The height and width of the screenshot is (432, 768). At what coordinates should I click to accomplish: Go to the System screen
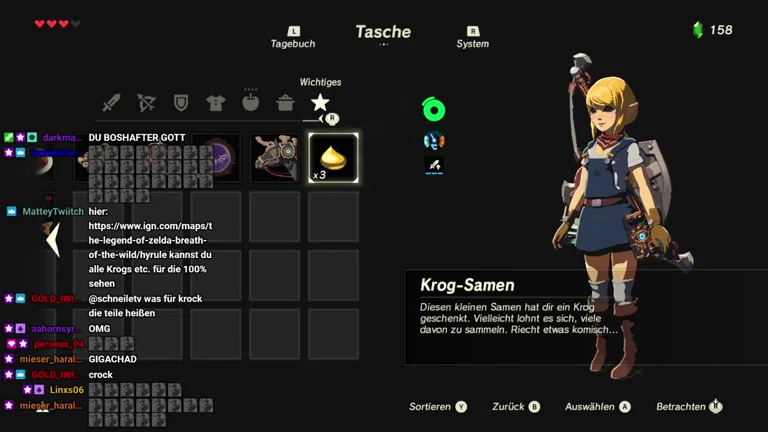coord(473,38)
